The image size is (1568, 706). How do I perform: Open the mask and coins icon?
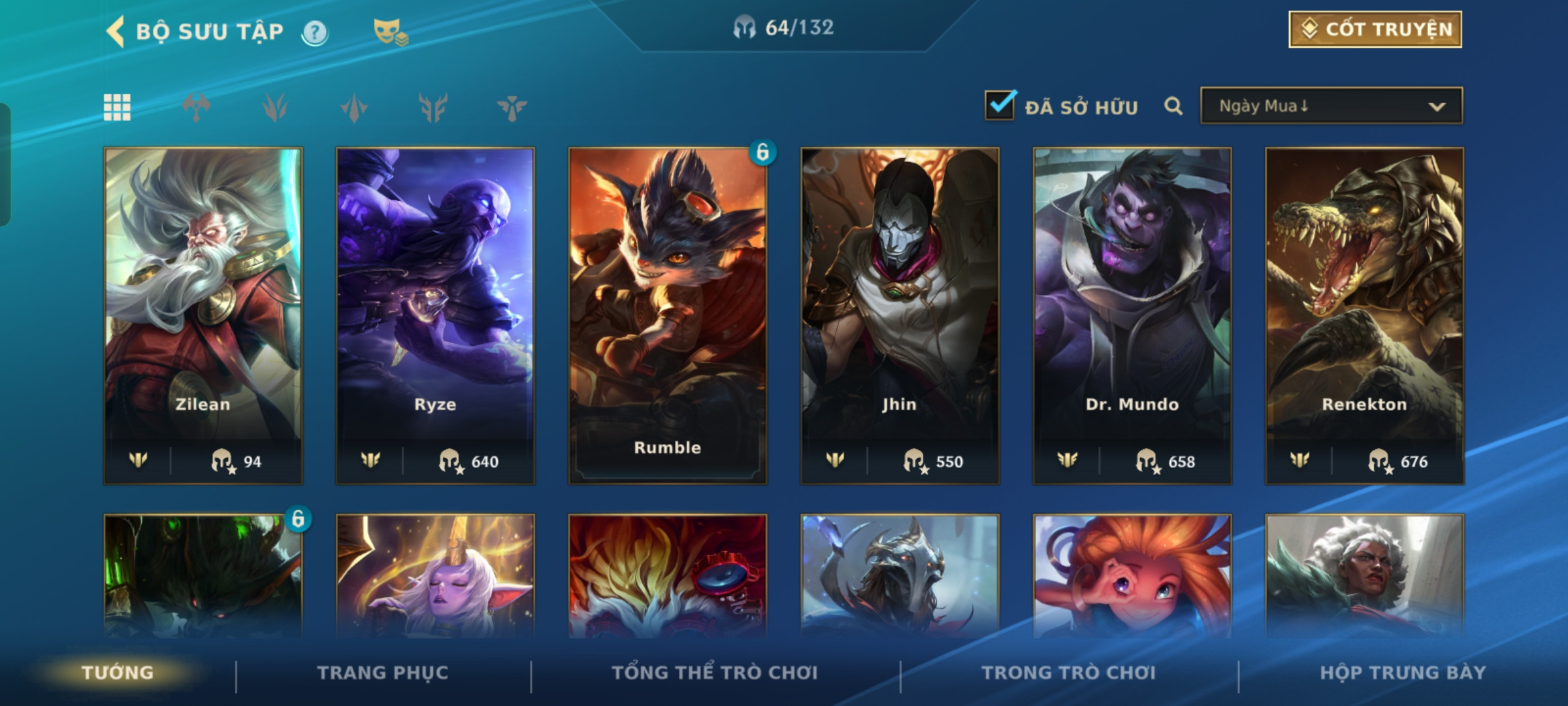[390, 32]
